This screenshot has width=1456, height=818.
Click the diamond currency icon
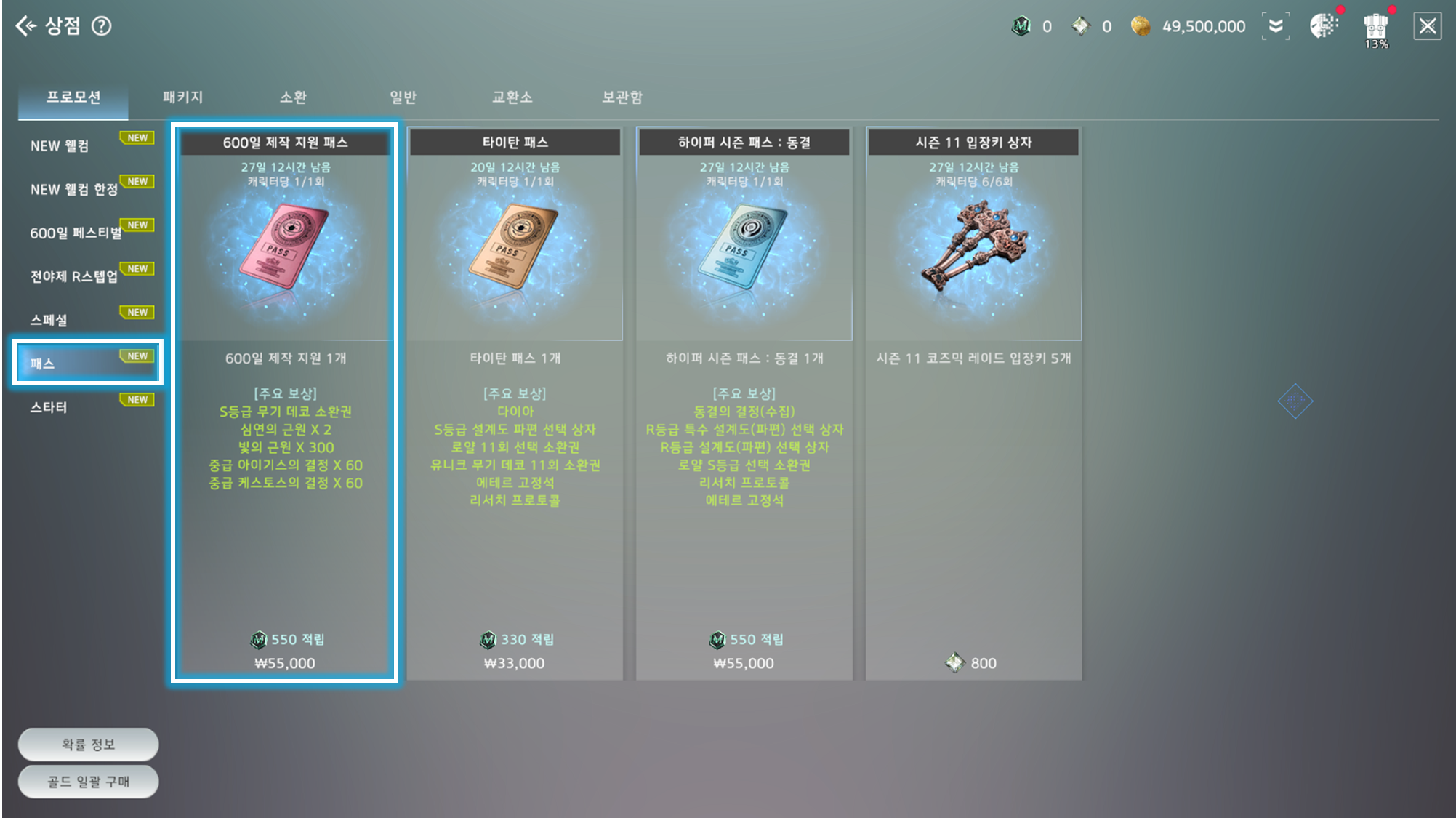pyautogui.click(x=1081, y=25)
